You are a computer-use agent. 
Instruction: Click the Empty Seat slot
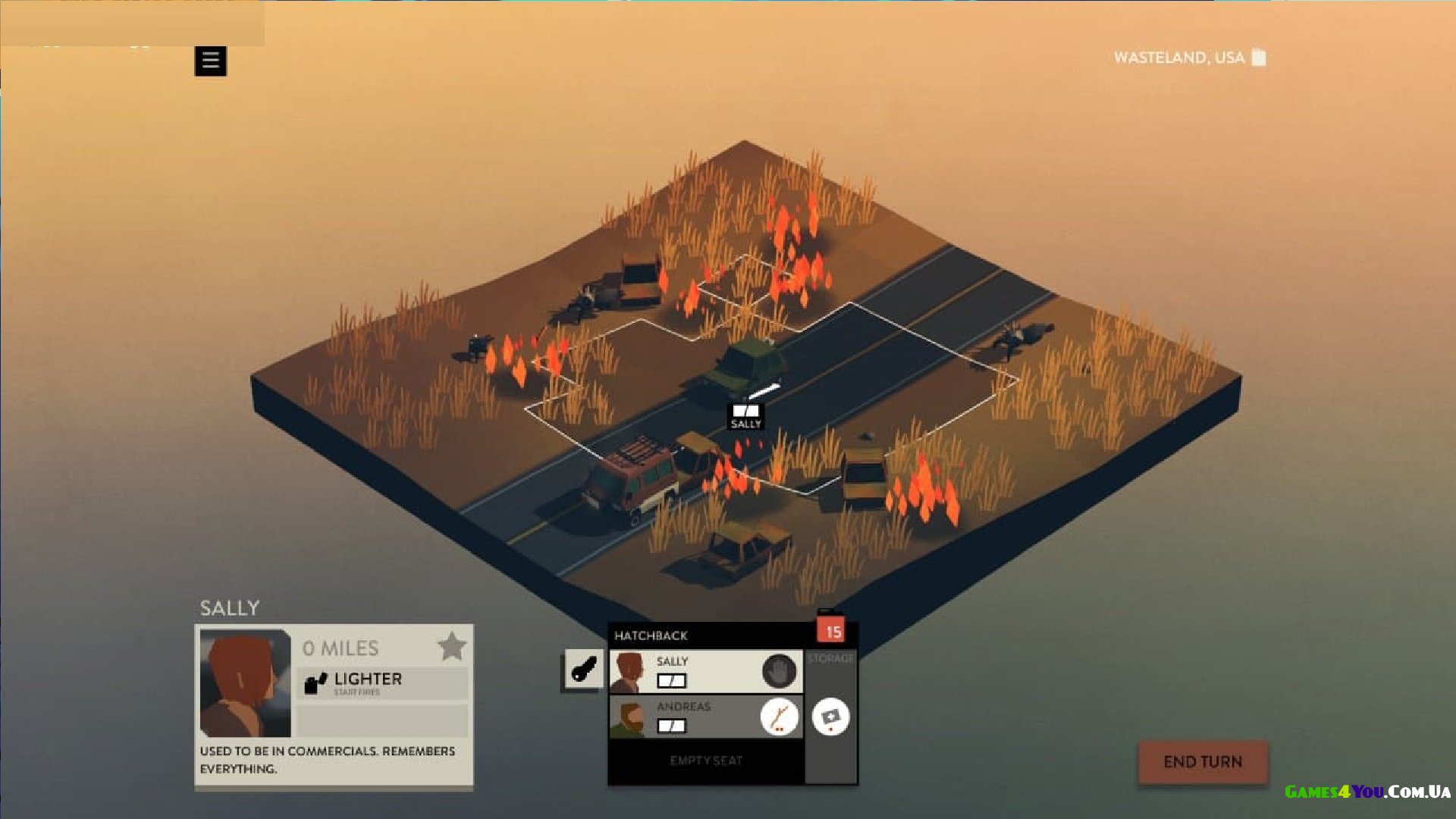pyautogui.click(x=706, y=761)
